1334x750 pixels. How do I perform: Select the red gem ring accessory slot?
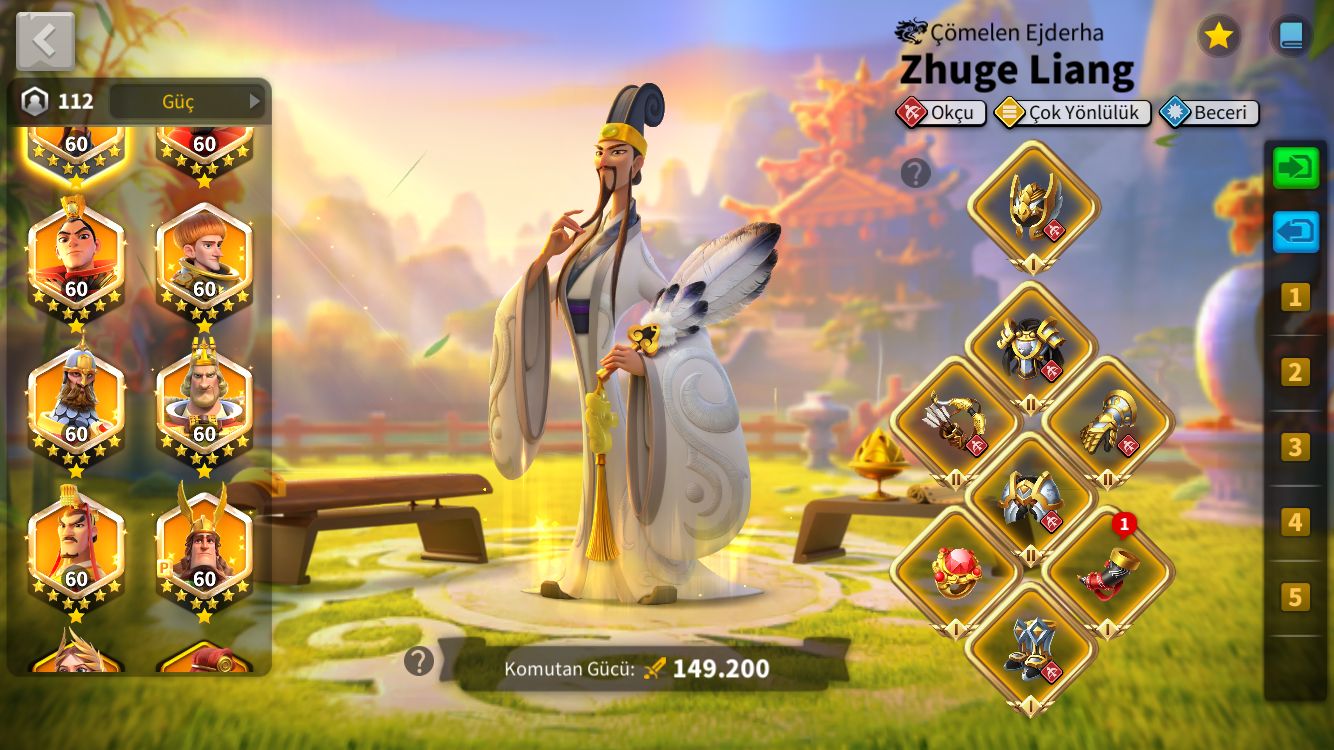(x=955, y=573)
